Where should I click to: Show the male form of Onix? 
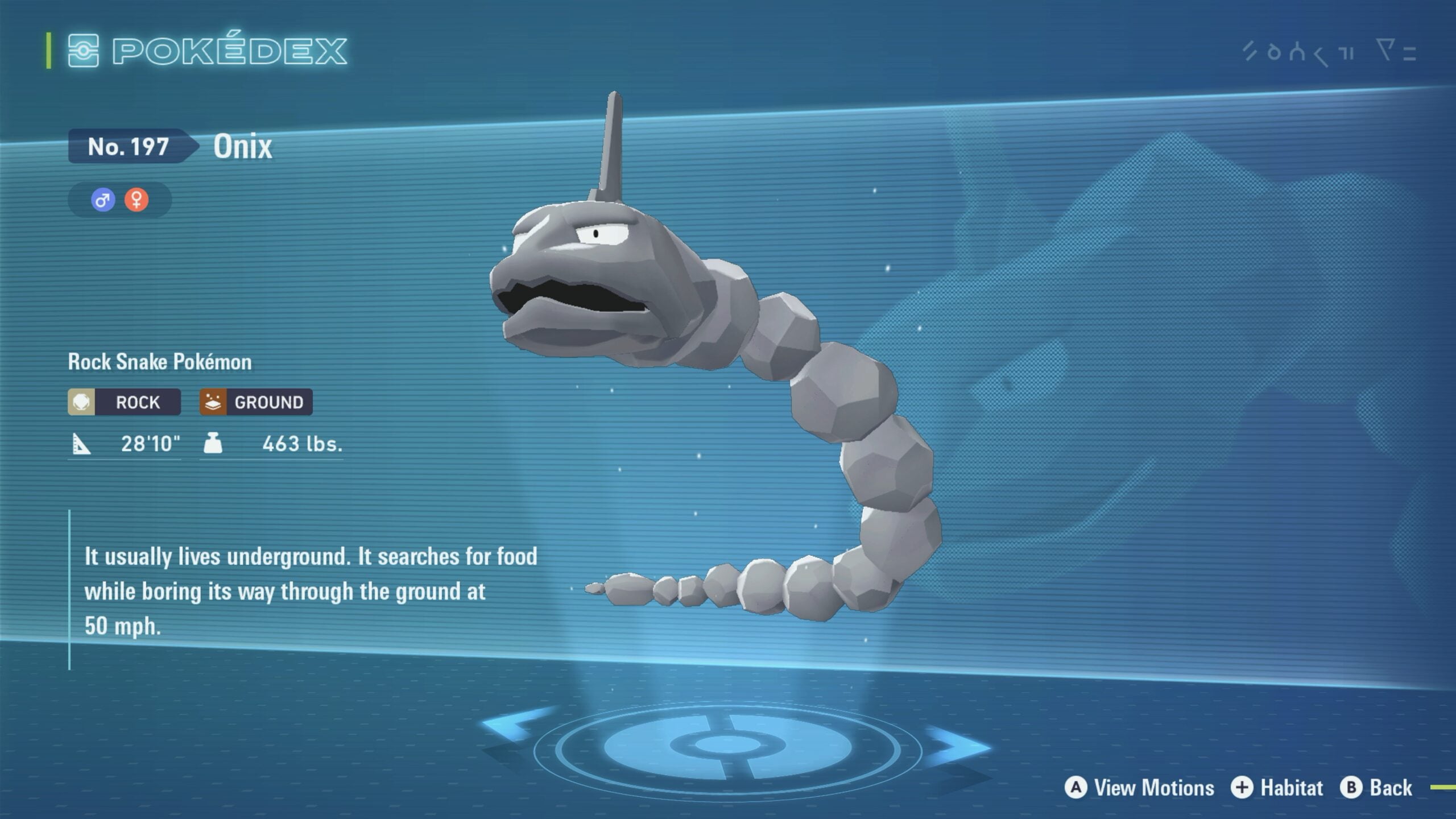(103, 200)
